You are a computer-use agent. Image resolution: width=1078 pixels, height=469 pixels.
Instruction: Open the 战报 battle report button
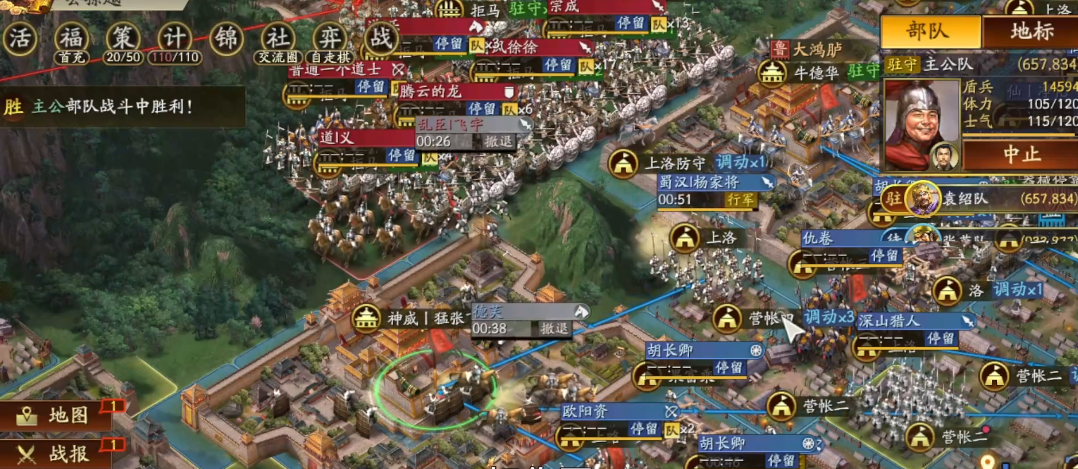pos(55,453)
